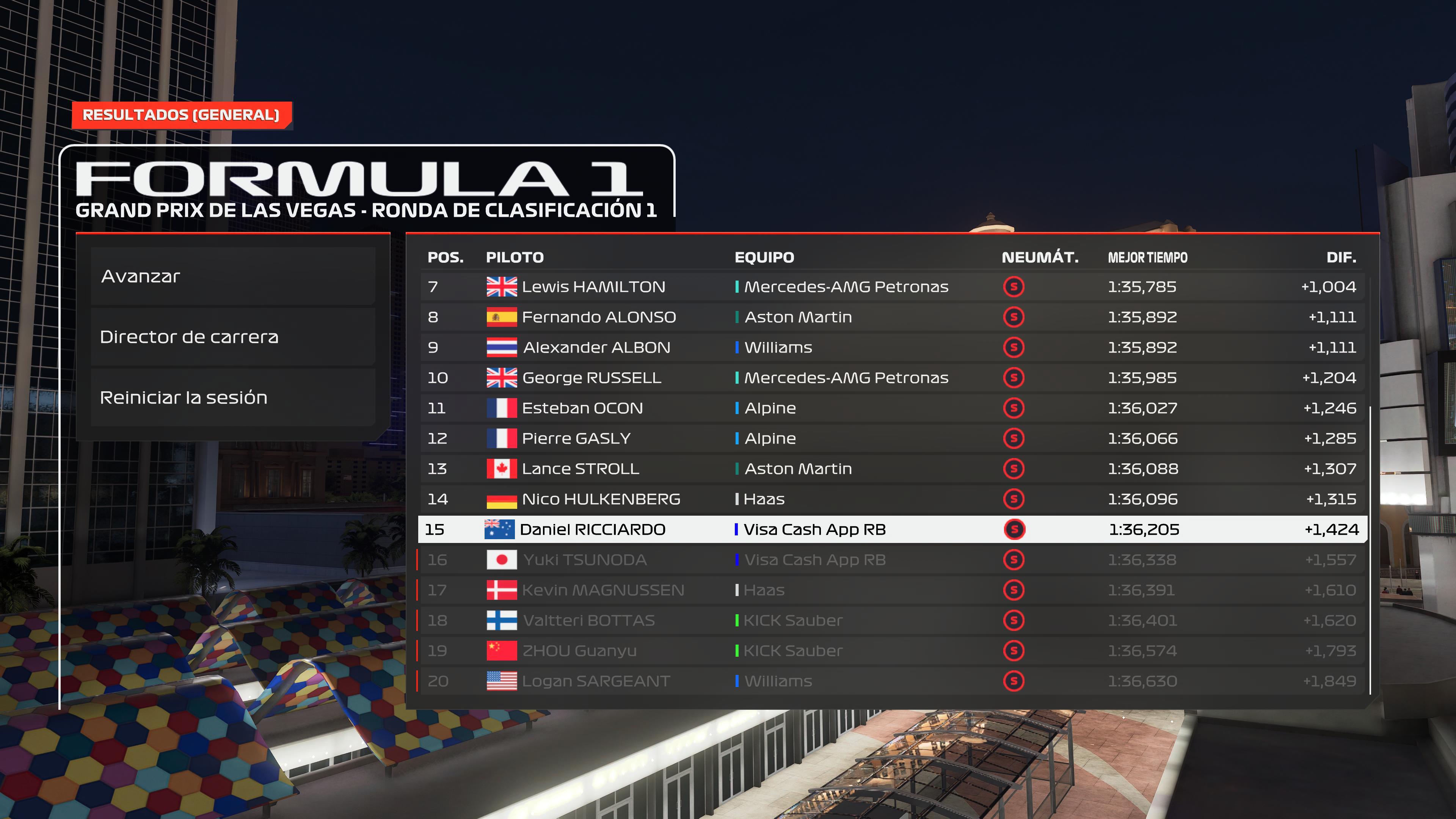Select the Avanzar menu option

(232, 276)
